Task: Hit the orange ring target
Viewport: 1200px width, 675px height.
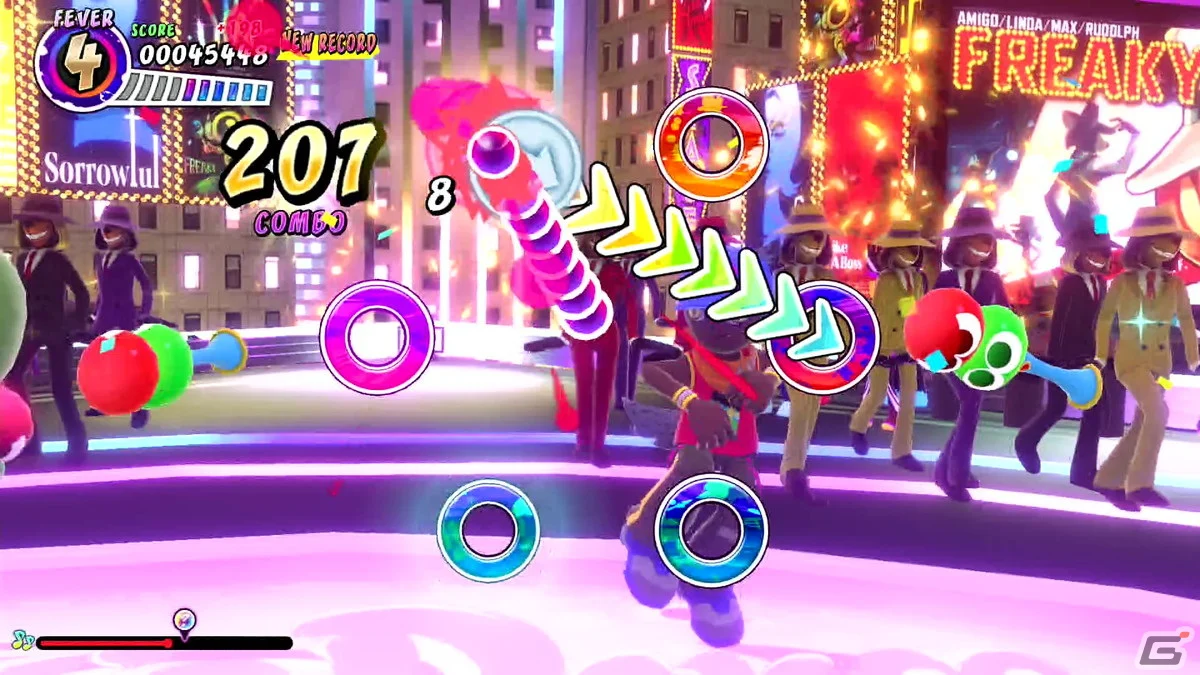Action: tap(710, 145)
